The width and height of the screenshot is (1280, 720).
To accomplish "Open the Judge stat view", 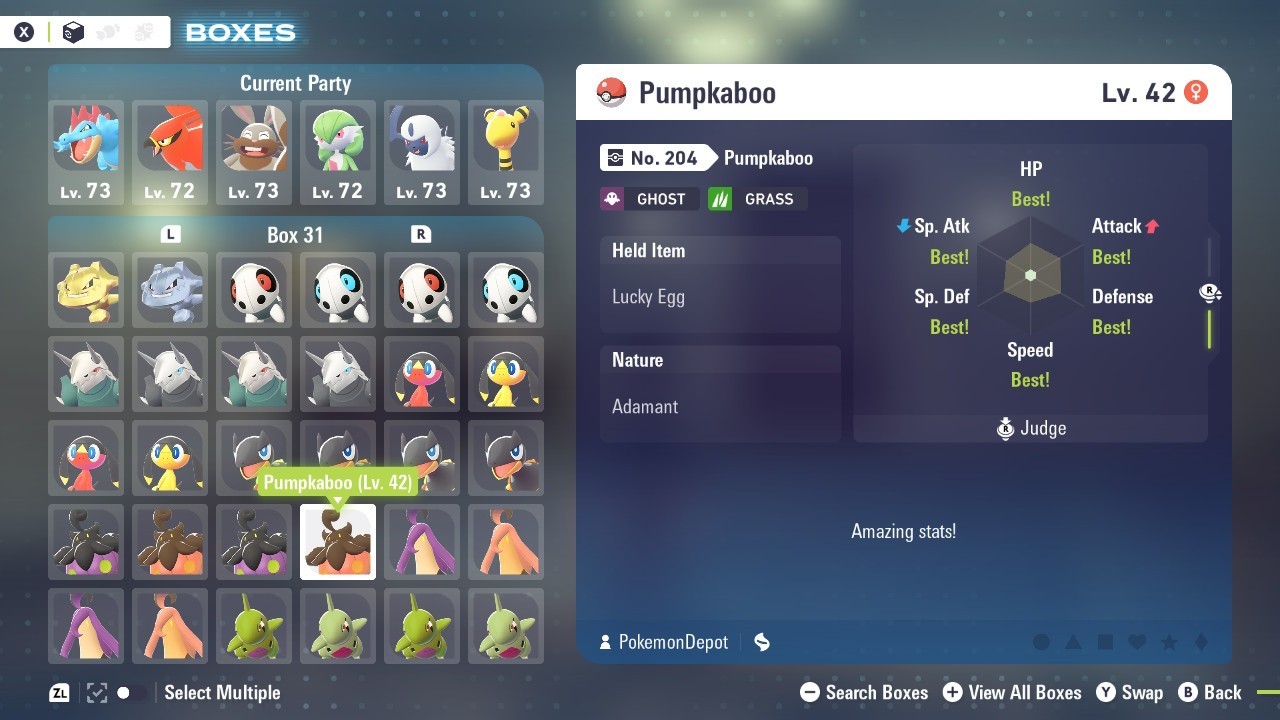I will pyautogui.click(x=1030, y=428).
